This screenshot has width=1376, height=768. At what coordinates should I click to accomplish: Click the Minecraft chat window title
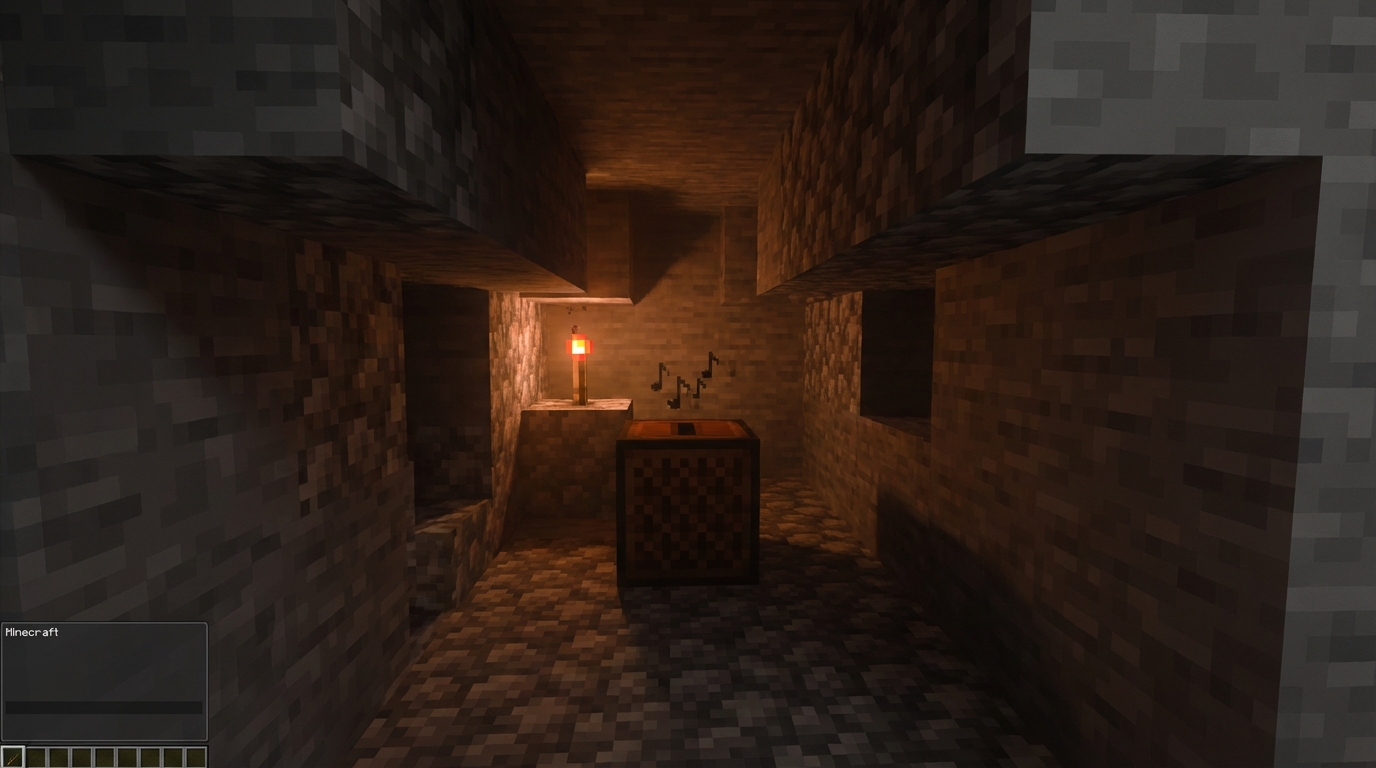pos(31,632)
